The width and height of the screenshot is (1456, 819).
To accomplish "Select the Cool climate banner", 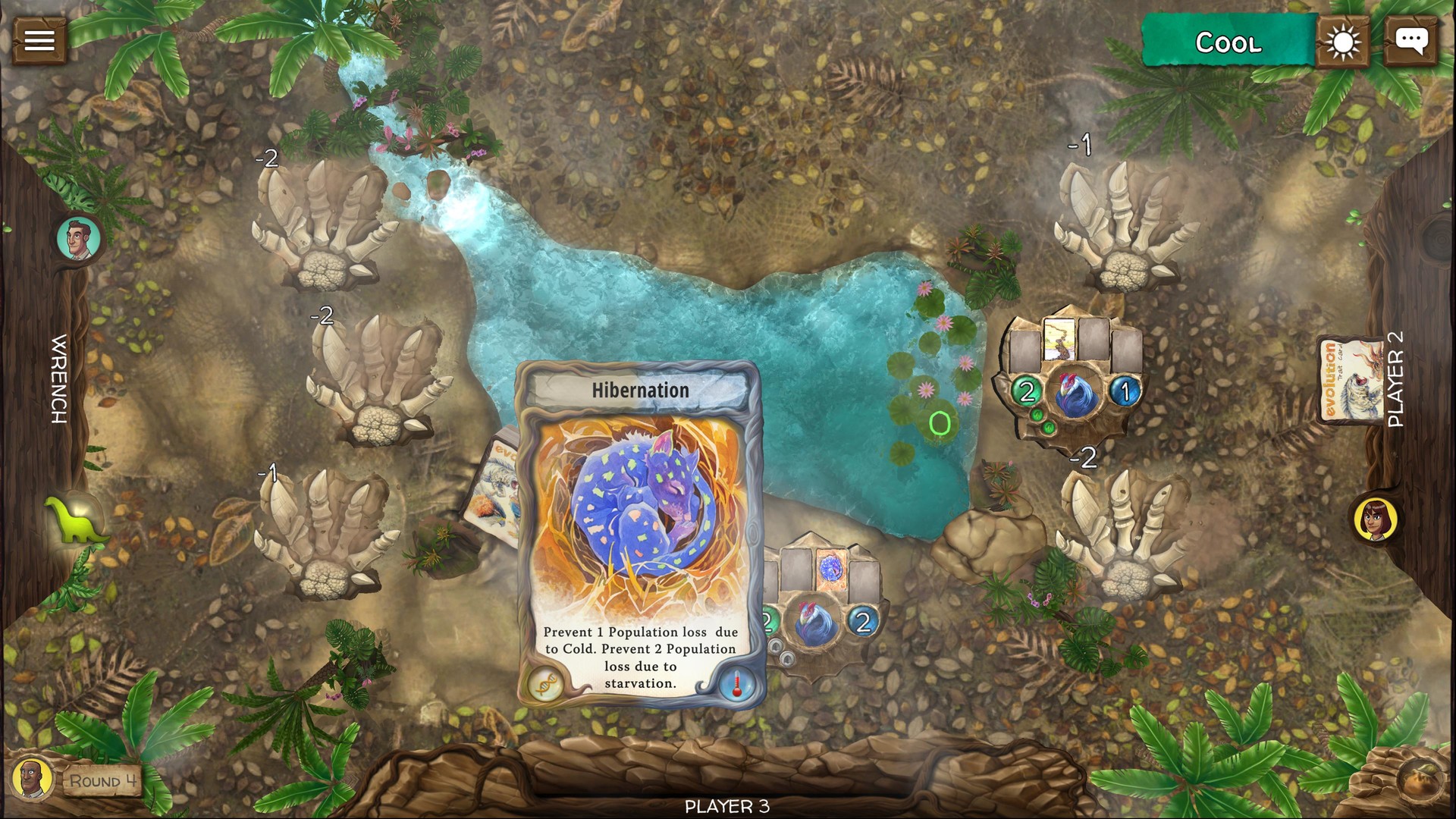I will [x=1228, y=42].
